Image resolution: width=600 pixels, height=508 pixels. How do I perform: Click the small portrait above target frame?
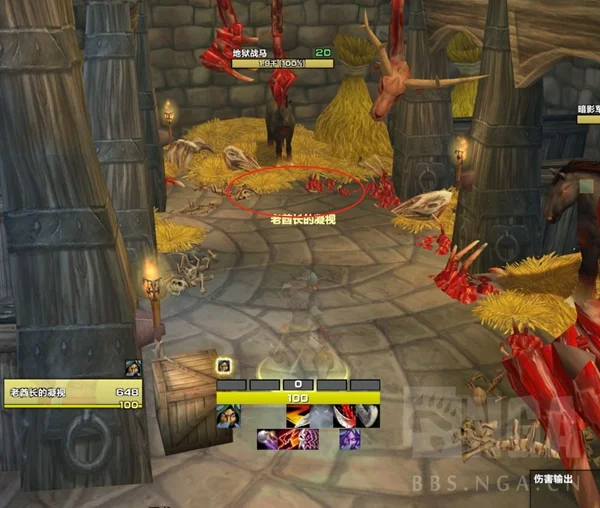pos(133,368)
